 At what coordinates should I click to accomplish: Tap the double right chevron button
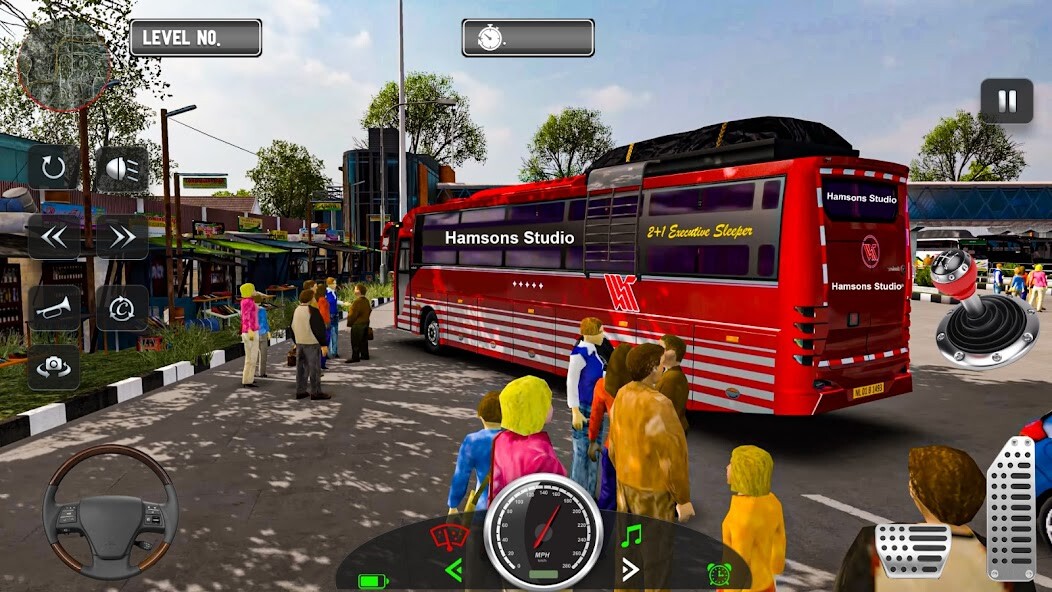(122, 237)
